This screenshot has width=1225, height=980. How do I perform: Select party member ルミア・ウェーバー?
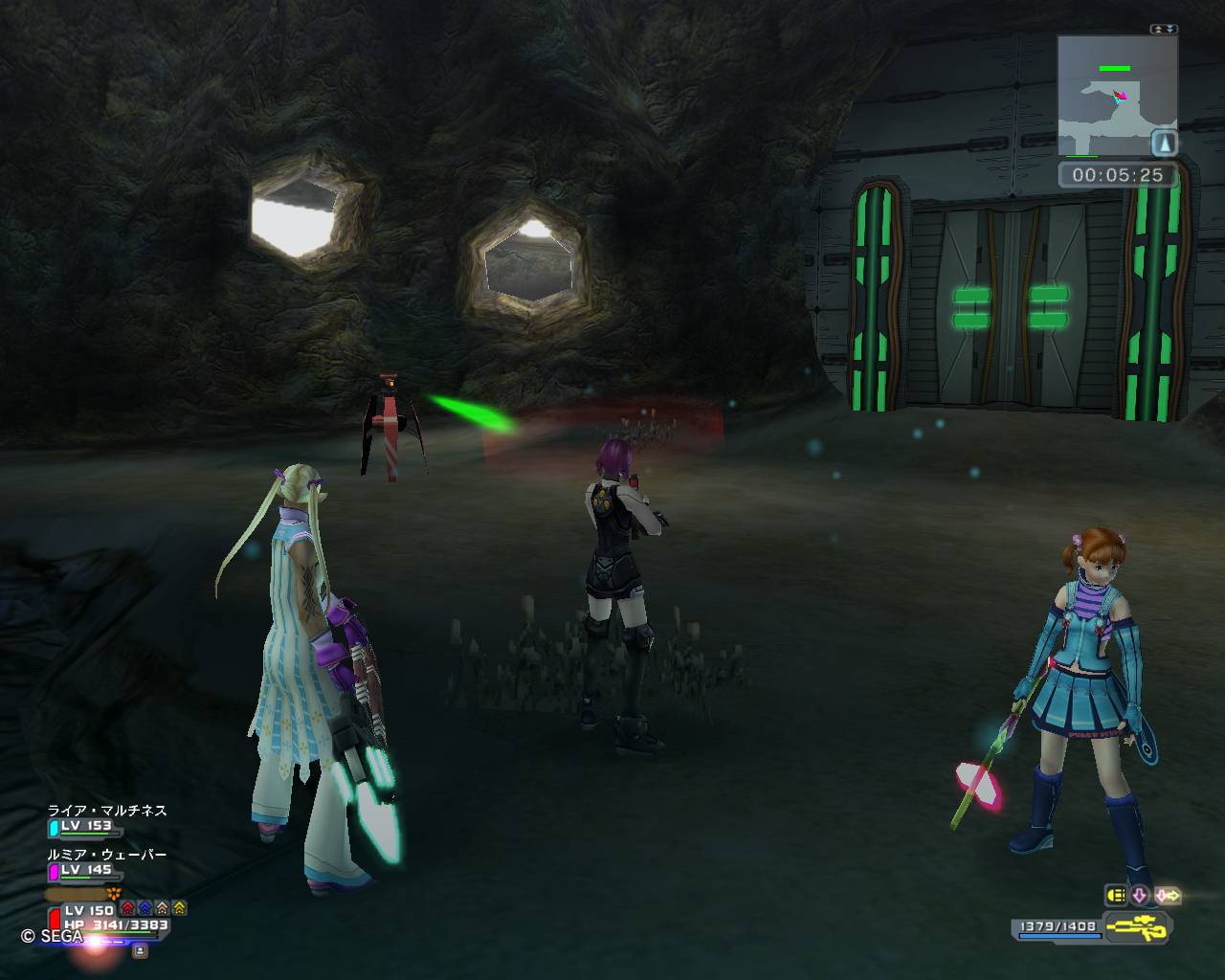tap(107, 855)
